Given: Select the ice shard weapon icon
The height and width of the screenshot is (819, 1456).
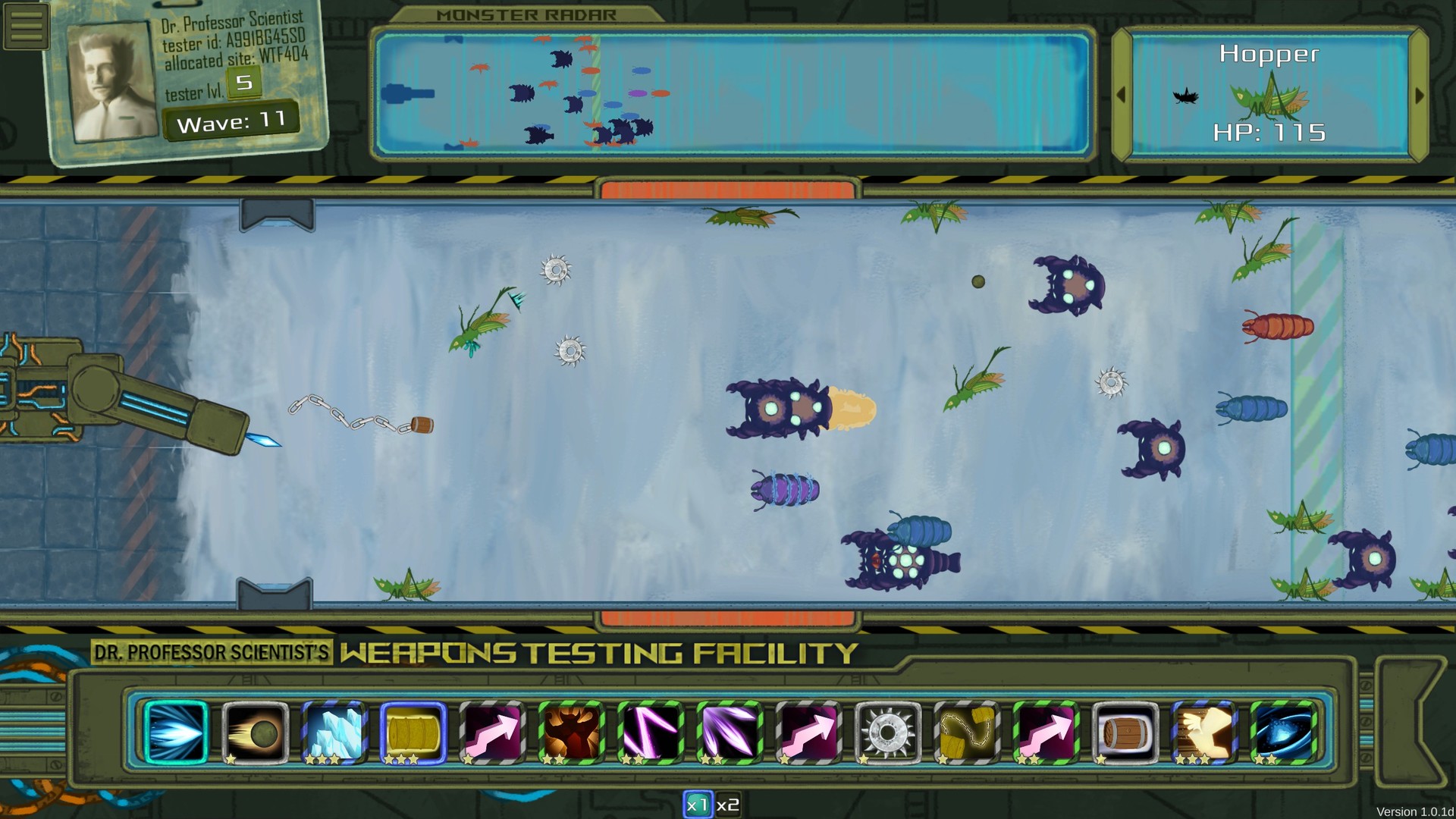Looking at the screenshot, I should [334, 730].
